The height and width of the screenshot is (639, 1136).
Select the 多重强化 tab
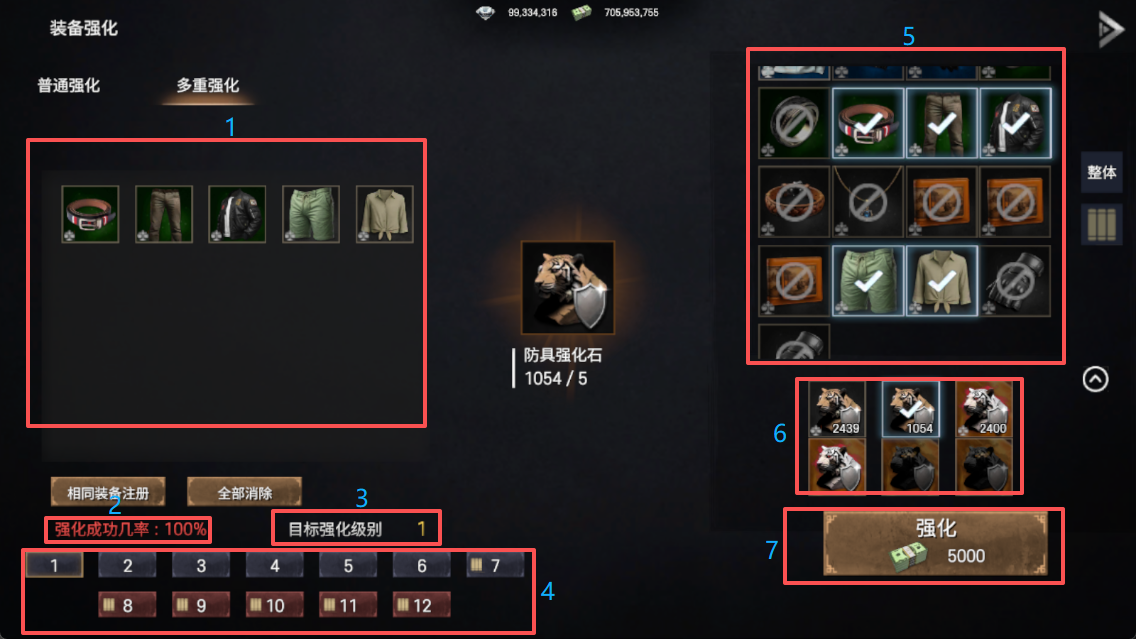(208, 86)
